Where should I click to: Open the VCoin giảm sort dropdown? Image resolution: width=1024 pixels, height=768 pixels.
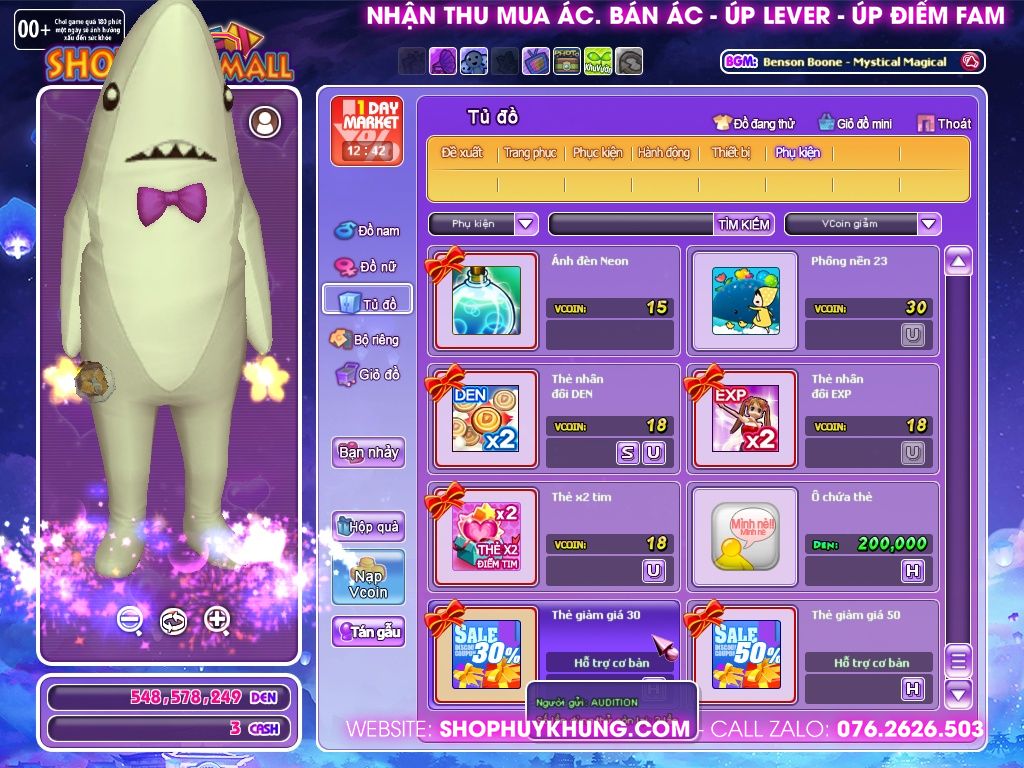[929, 224]
